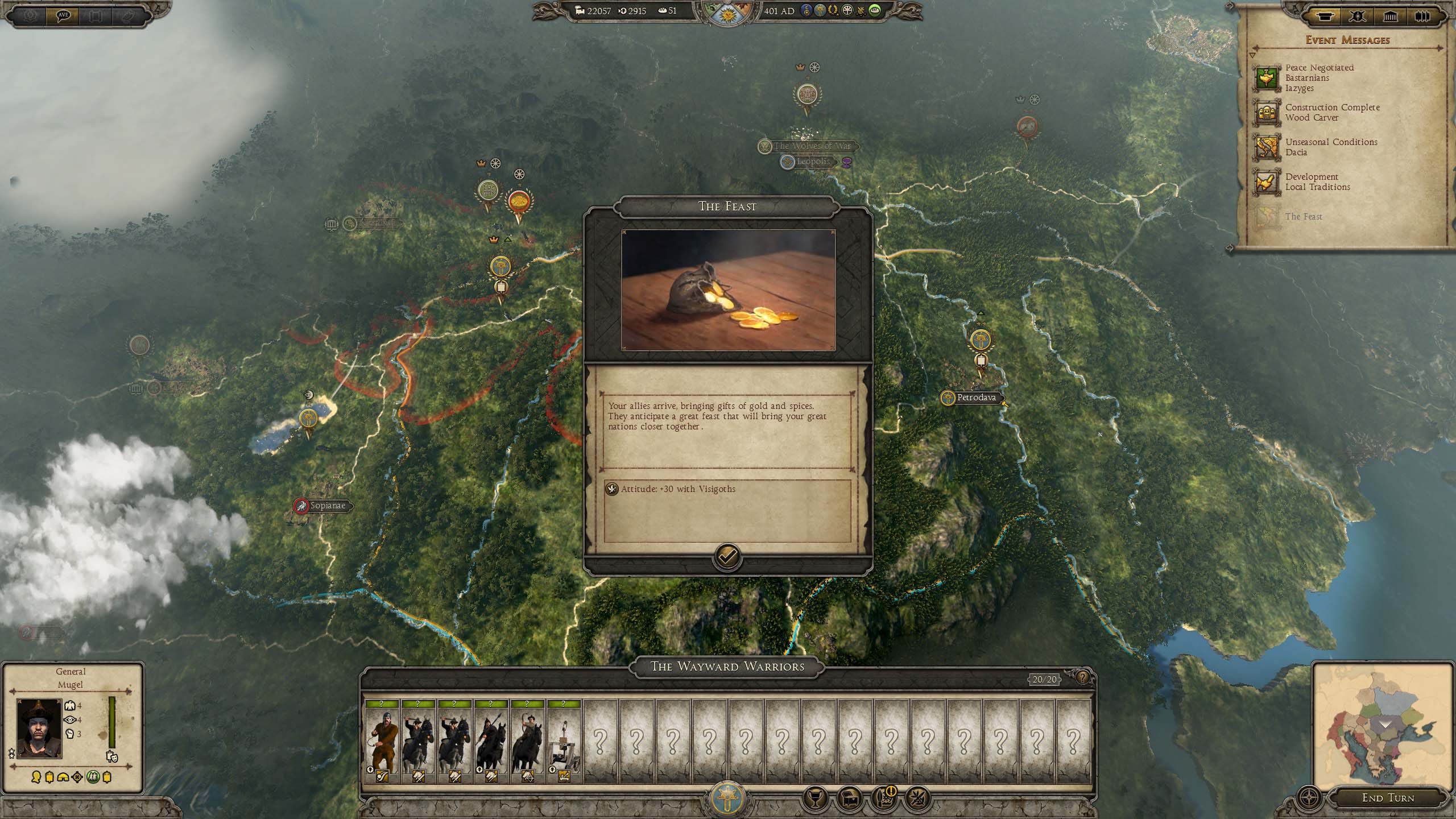Confirm The Feast event with the checkmark
This screenshot has height=819, width=1456.
pos(727,556)
